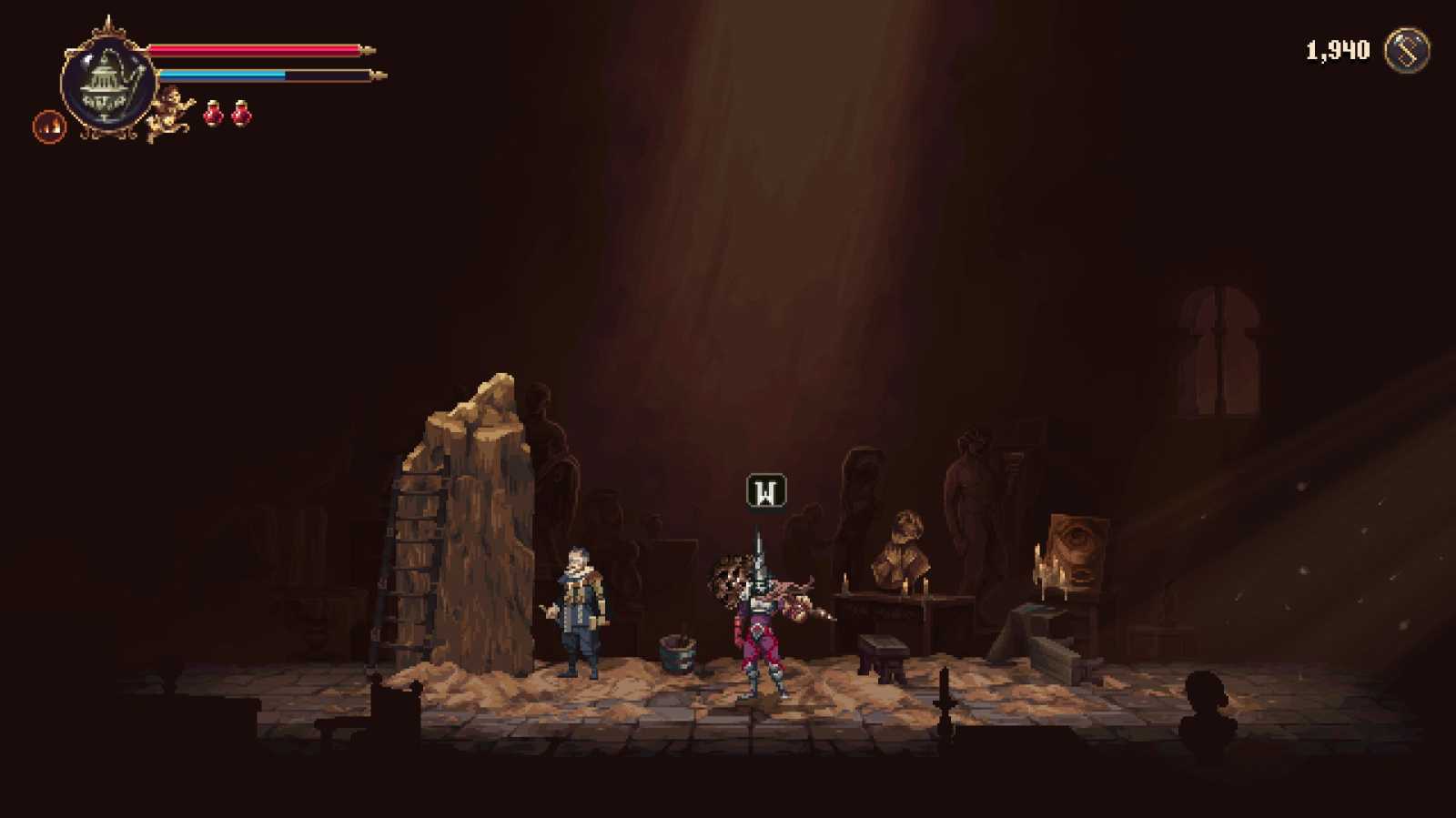Toggle the flame indicator beside the portrait

point(48,126)
